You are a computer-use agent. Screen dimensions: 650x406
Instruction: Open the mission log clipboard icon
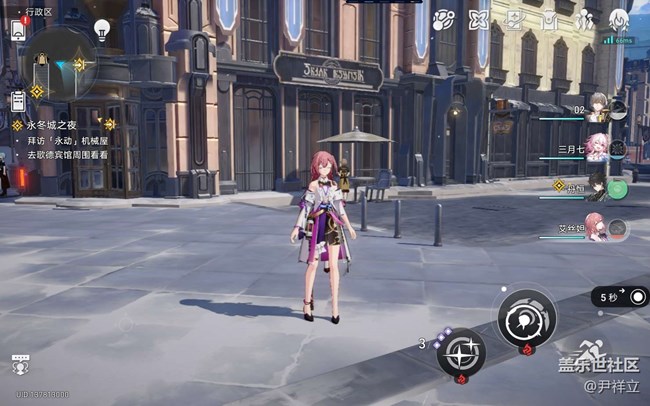click(18, 100)
